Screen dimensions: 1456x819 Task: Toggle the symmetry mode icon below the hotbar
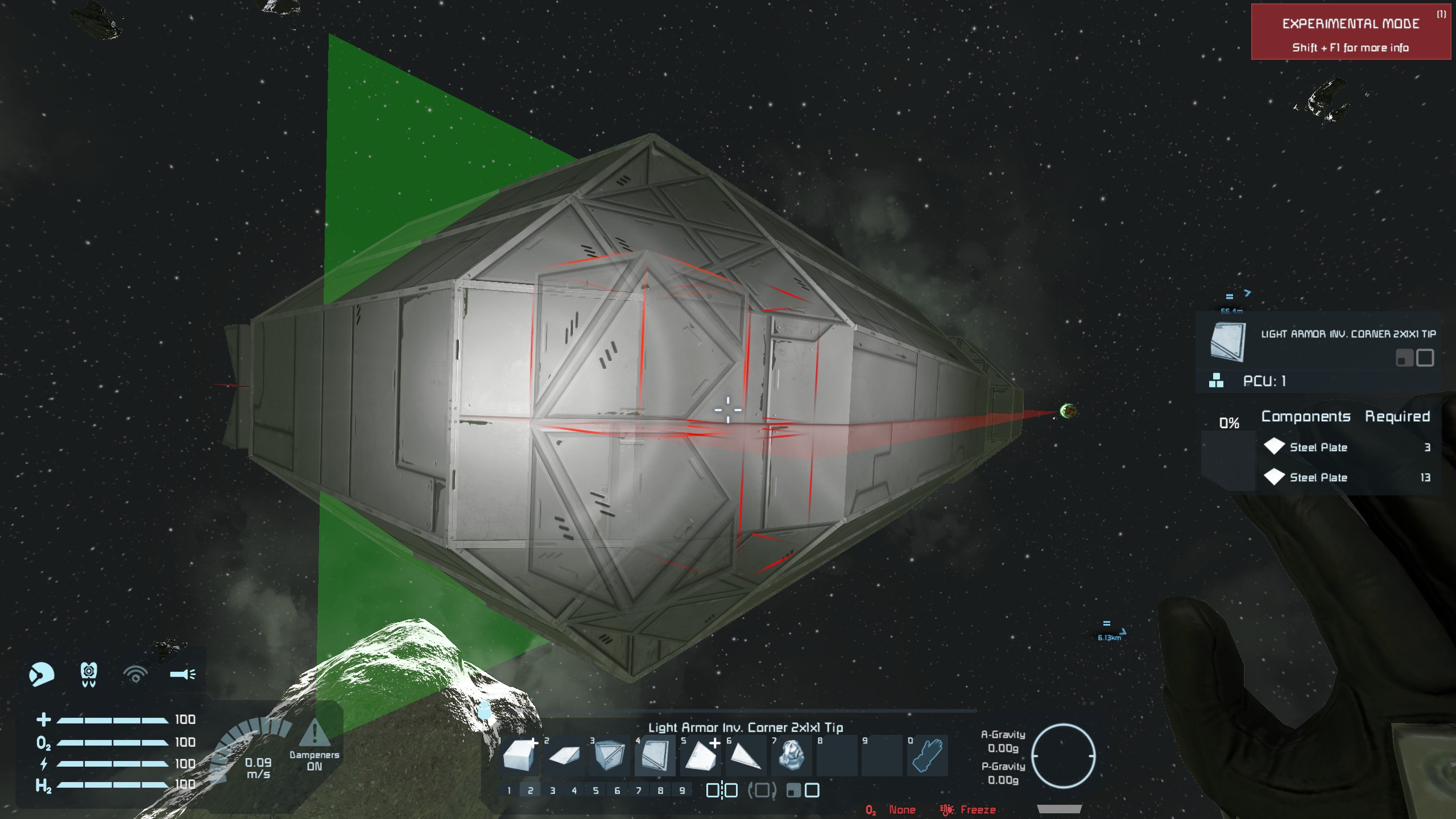(x=722, y=791)
